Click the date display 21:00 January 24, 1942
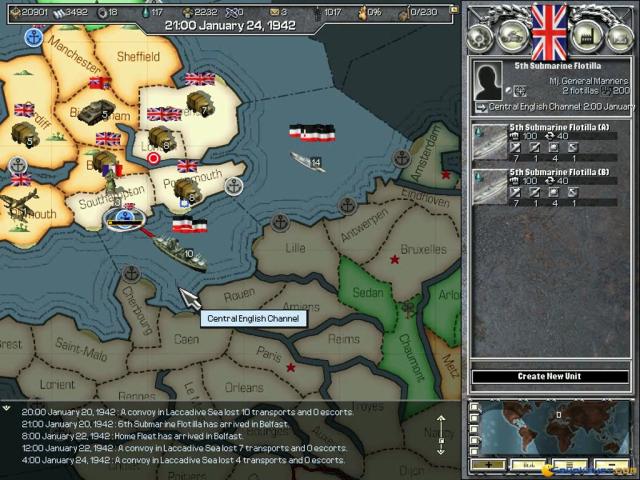Image resolution: width=640 pixels, height=480 pixels. [x=230, y=25]
